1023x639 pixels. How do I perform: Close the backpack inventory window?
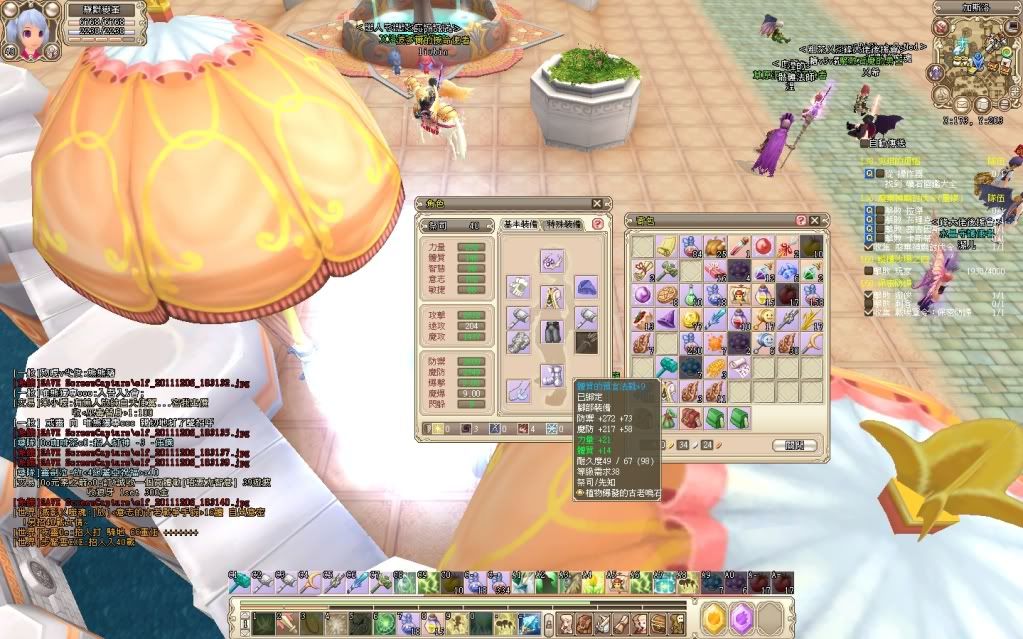pyautogui.click(x=815, y=220)
